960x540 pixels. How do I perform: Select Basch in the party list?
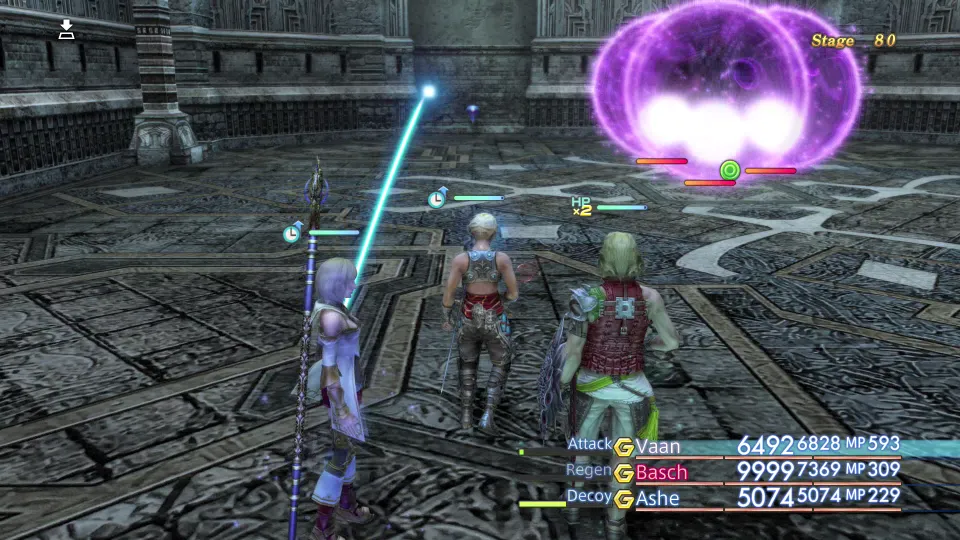click(x=661, y=472)
